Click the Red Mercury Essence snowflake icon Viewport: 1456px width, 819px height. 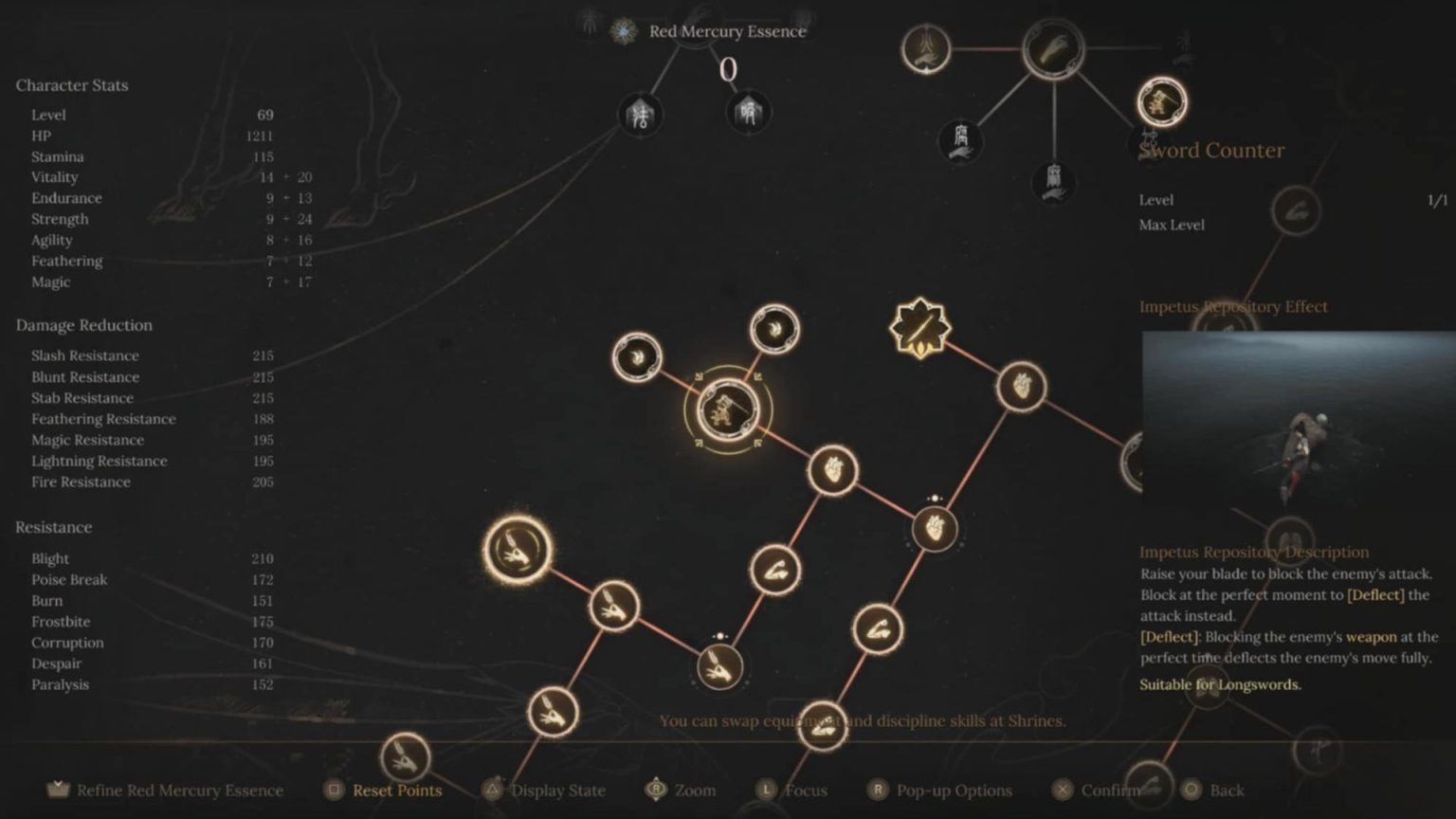623,30
